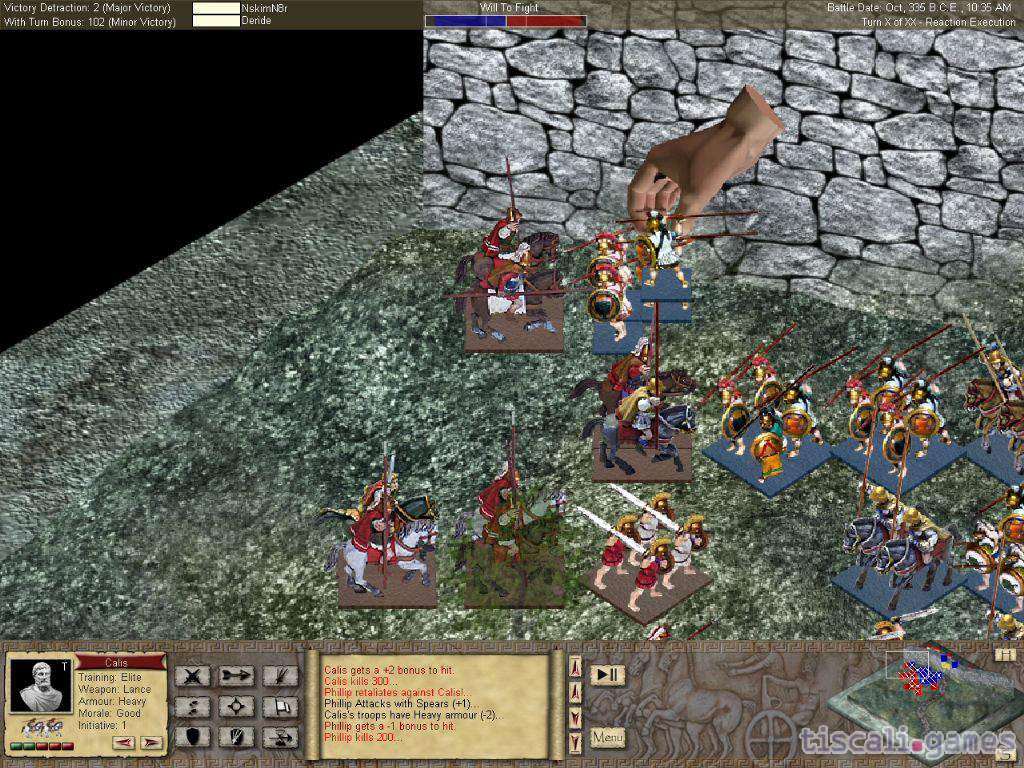Select the next unit with the right arrow

(151, 742)
